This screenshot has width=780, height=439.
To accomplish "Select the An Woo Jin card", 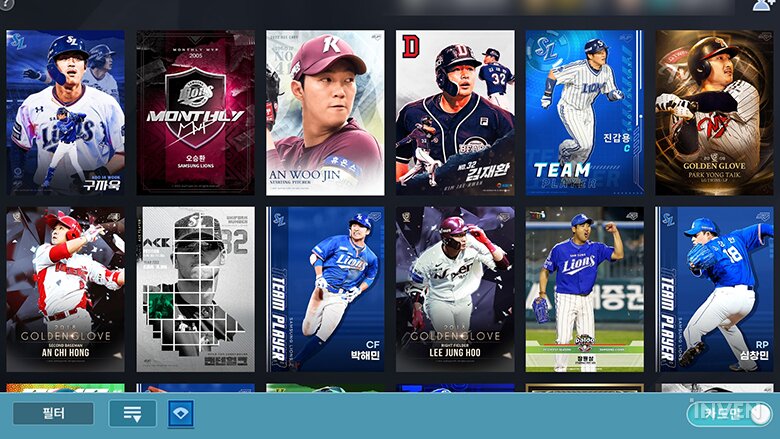I will click(x=325, y=112).
